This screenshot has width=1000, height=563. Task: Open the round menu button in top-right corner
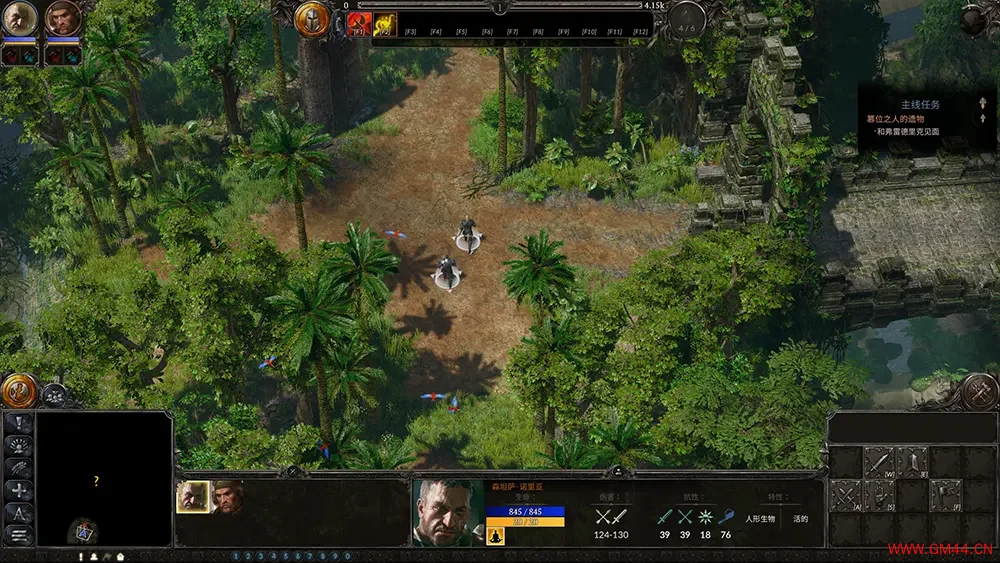(x=973, y=20)
